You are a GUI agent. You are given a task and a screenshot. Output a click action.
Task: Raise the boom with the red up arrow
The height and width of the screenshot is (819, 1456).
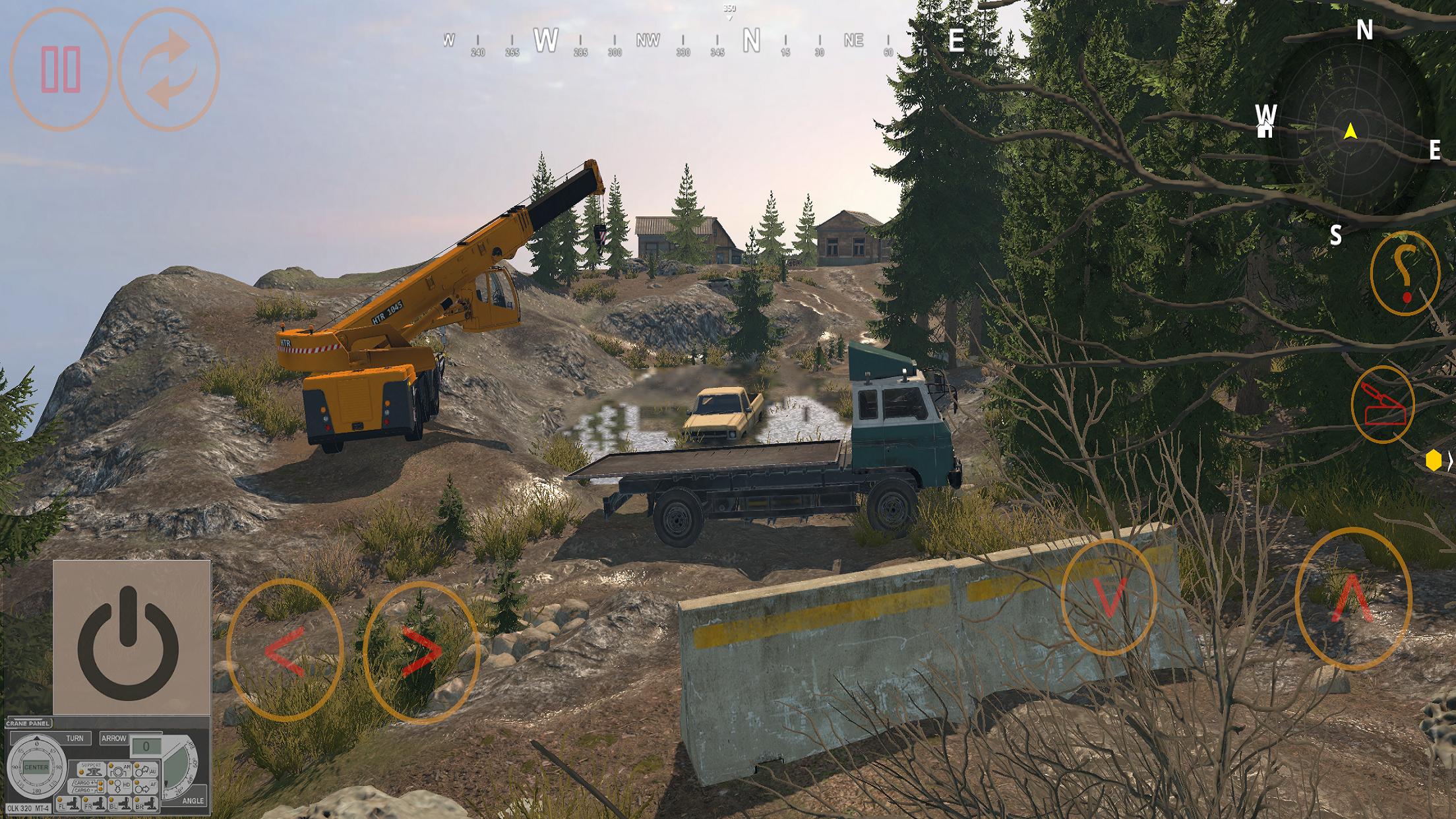[x=1352, y=599]
